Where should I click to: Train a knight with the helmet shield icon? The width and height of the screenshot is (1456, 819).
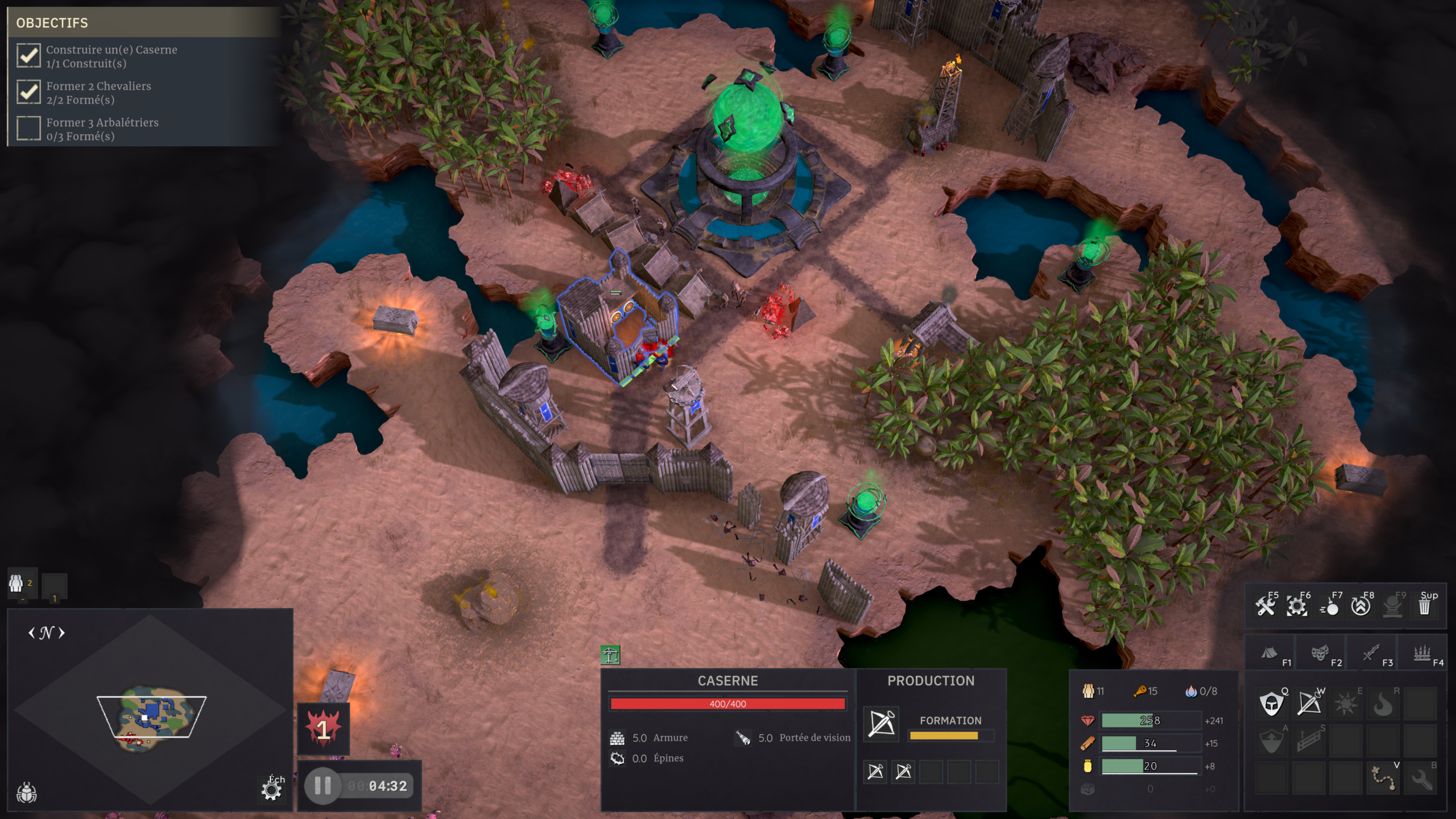1272,704
